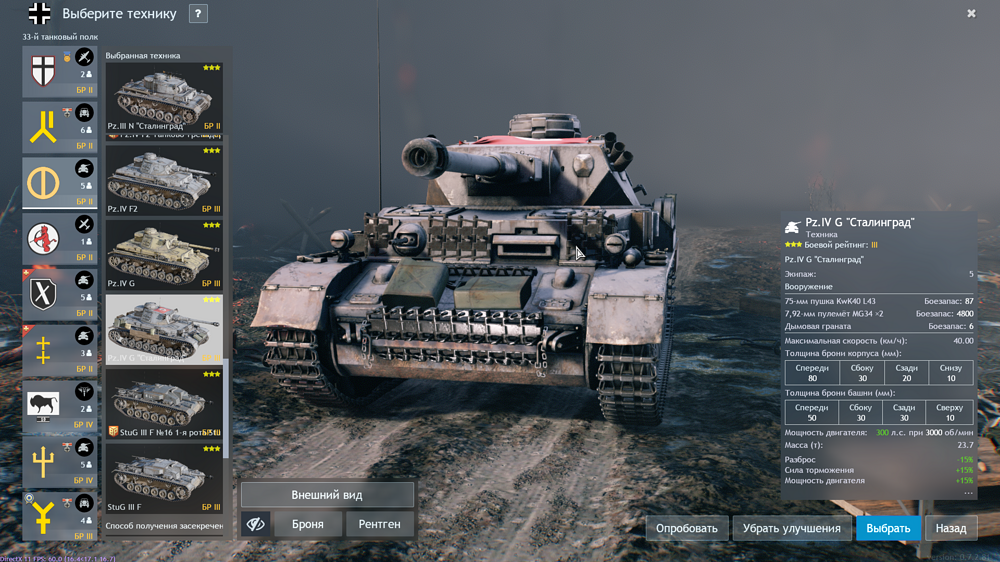Close the vehicle selection screen

pyautogui.click(x=971, y=14)
